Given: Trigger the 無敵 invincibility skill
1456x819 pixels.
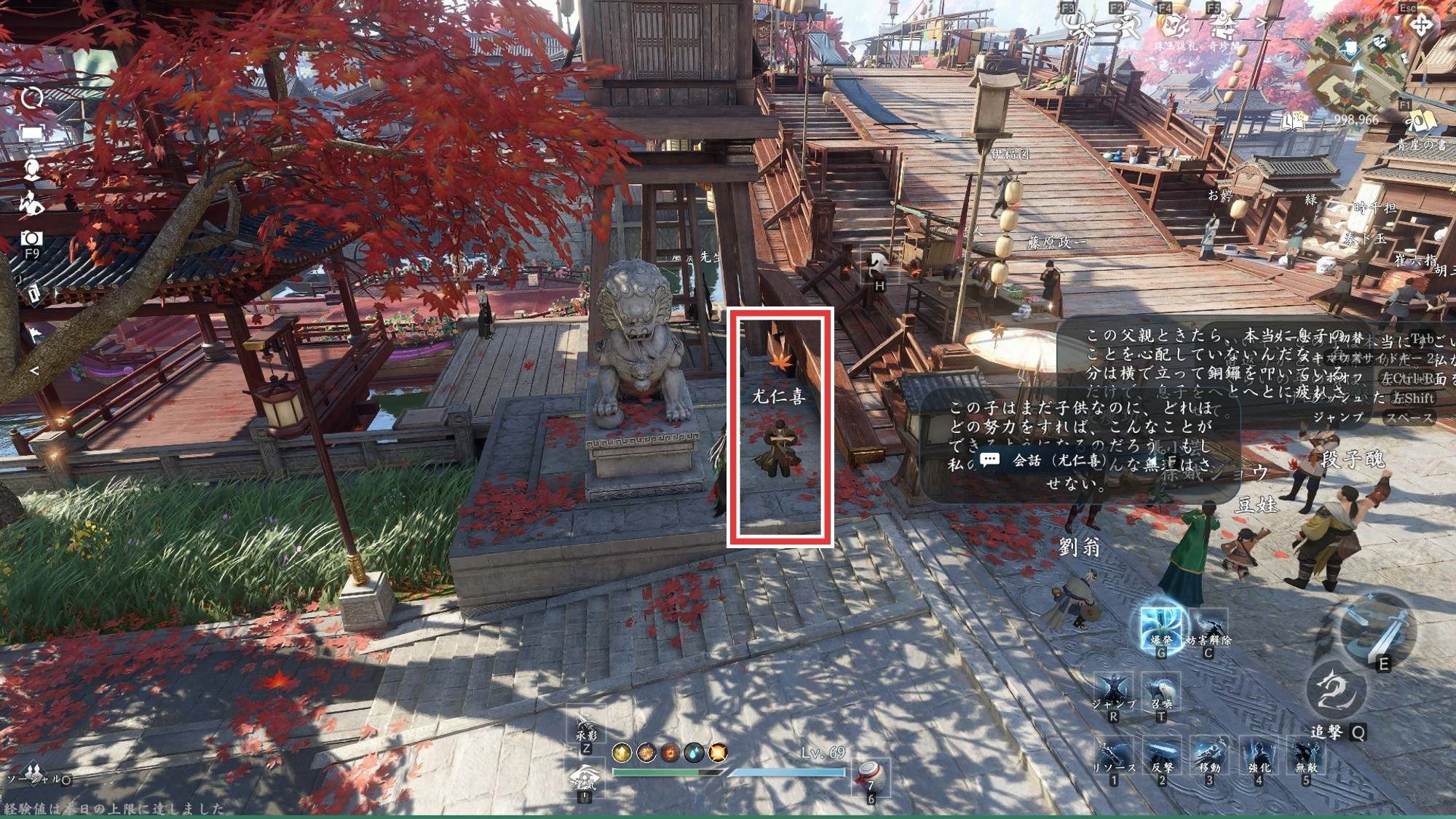Looking at the screenshot, I should pyautogui.click(x=1307, y=756).
